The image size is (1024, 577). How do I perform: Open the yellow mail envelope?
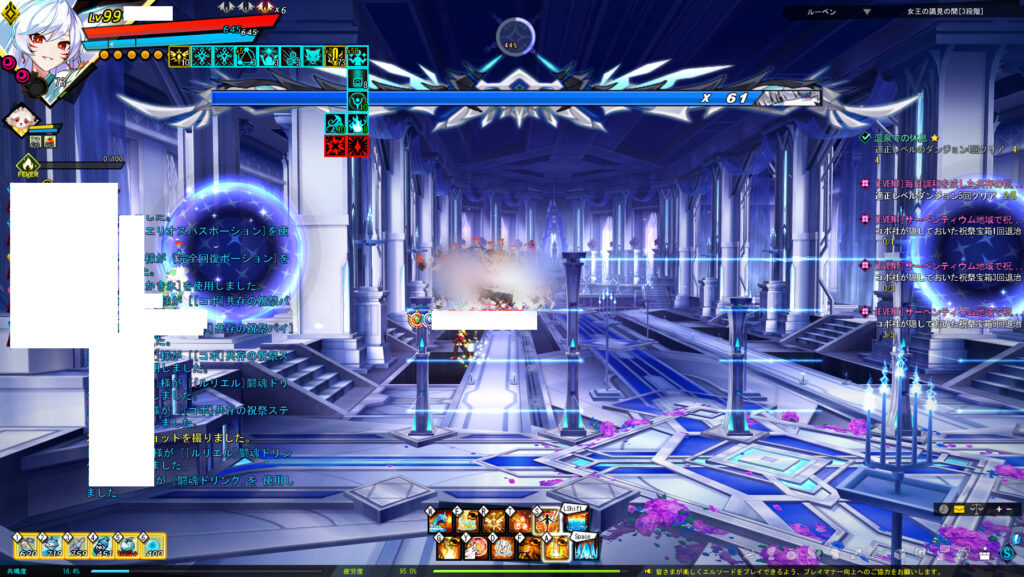tap(957, 509)
